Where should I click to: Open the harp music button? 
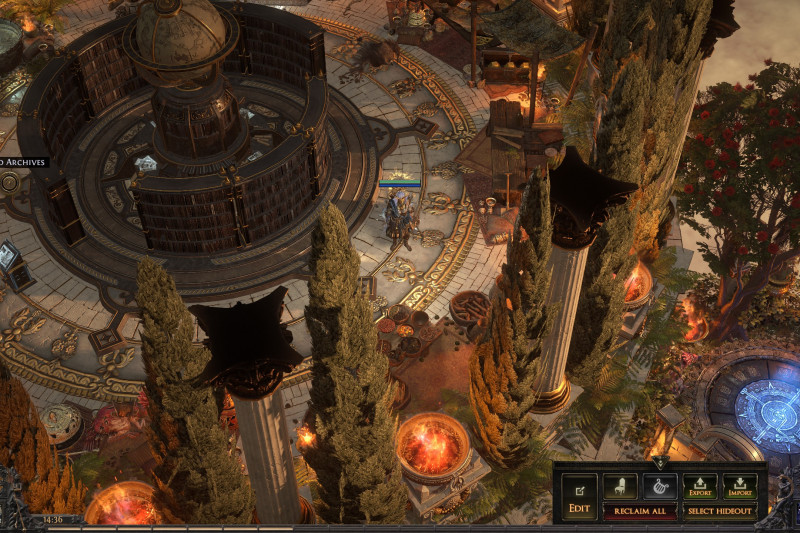659,487
